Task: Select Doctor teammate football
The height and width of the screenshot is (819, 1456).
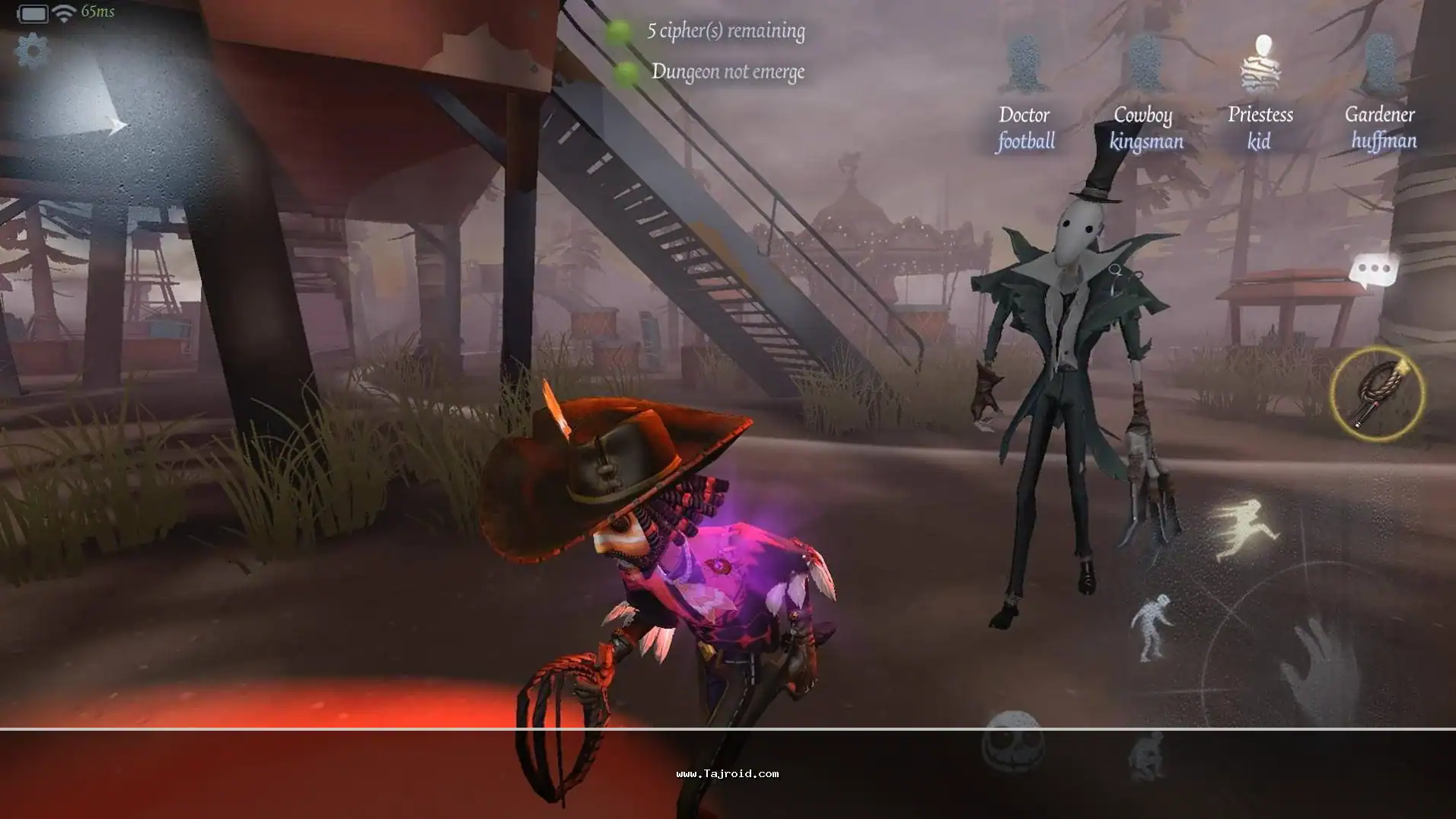Action: click(1025, 91)
